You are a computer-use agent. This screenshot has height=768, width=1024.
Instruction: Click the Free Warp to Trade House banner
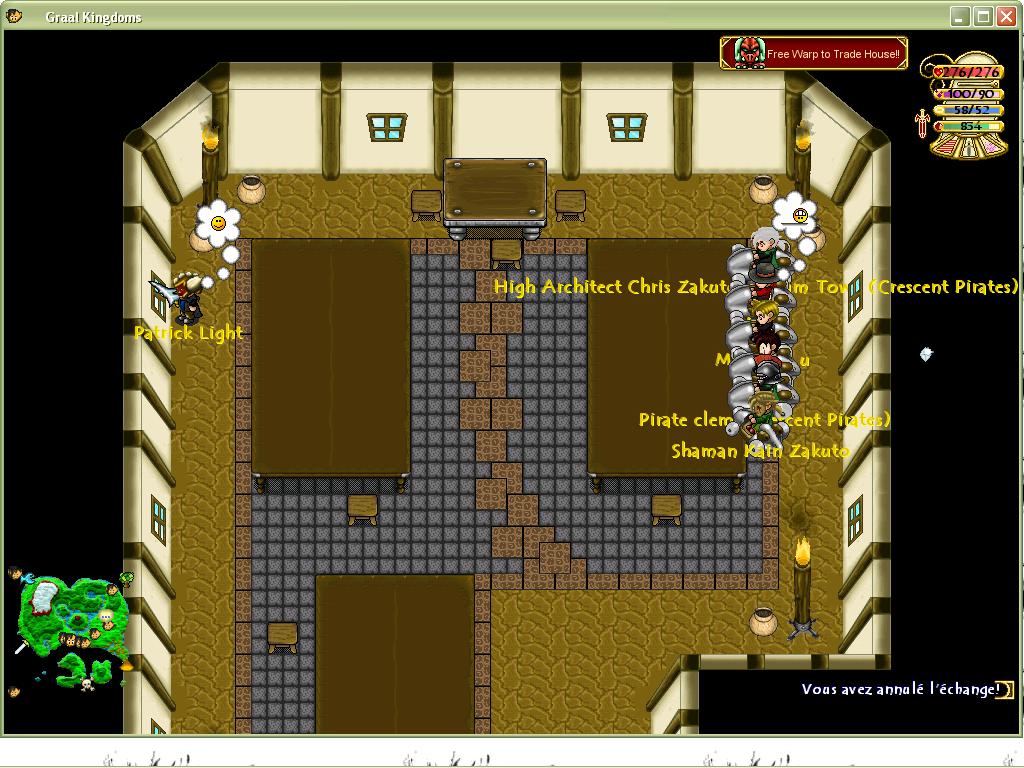point(813,53)
